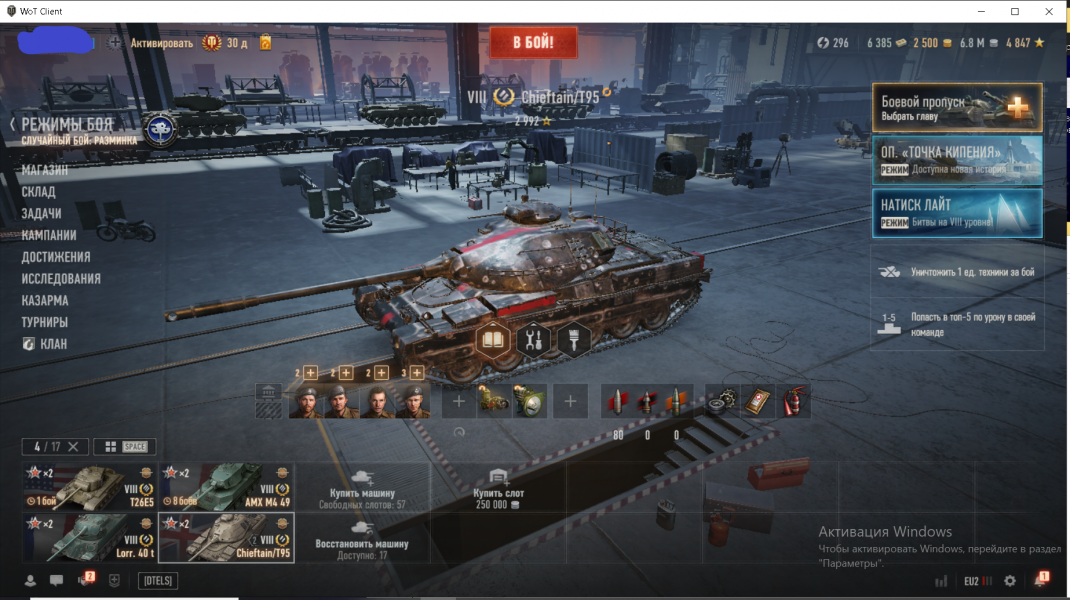
Task: Open the Боевой пропуск banner
Action: coord(957,107)
